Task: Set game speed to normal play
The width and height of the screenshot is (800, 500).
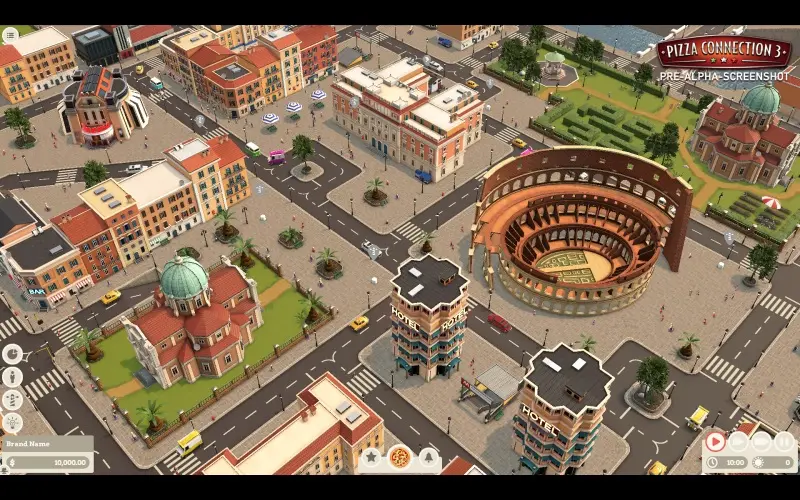Action: coord(715,441)
